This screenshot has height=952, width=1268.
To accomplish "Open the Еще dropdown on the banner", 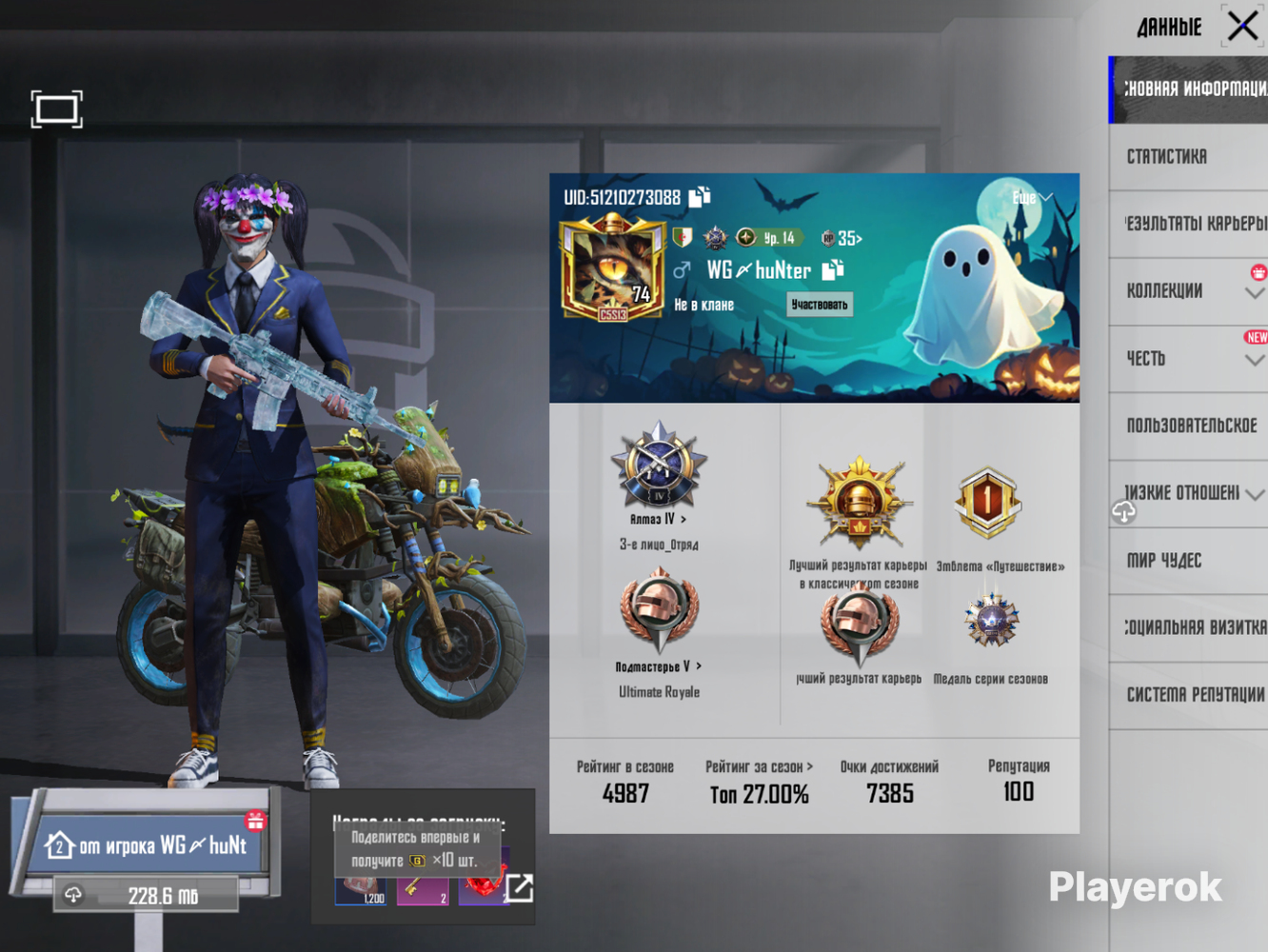I will pyautogui.click(x=1032, y=198).
